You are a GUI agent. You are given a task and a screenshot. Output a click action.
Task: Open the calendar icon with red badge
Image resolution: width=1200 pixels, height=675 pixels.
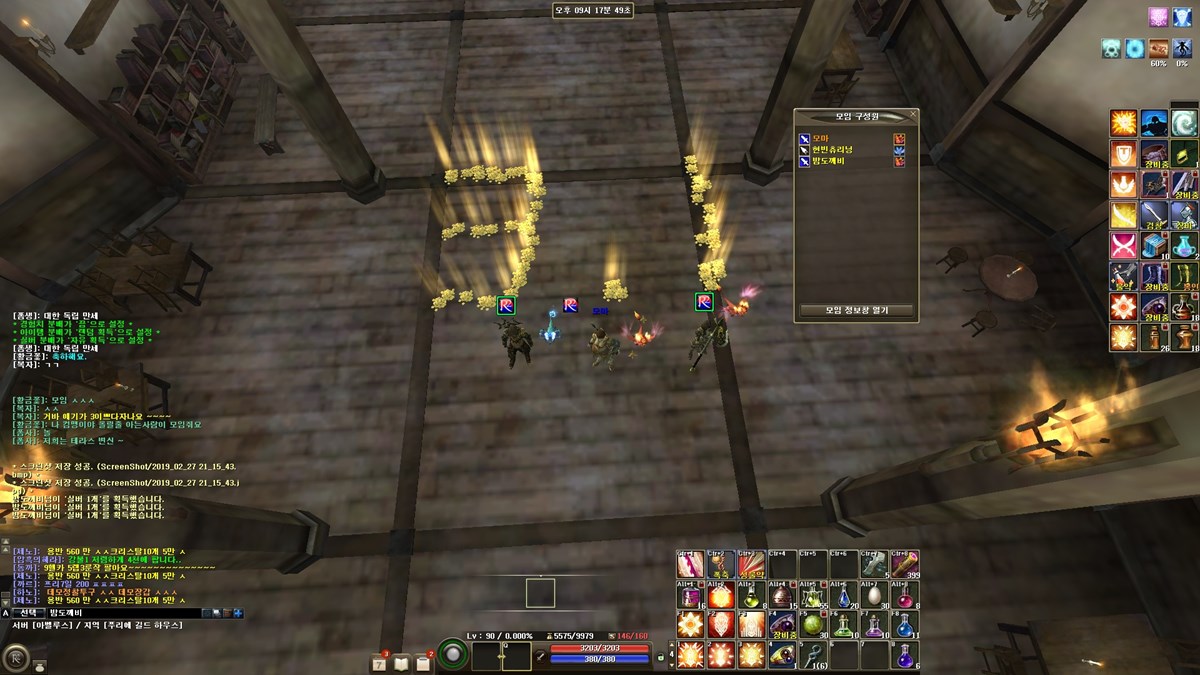pos(380,662)
